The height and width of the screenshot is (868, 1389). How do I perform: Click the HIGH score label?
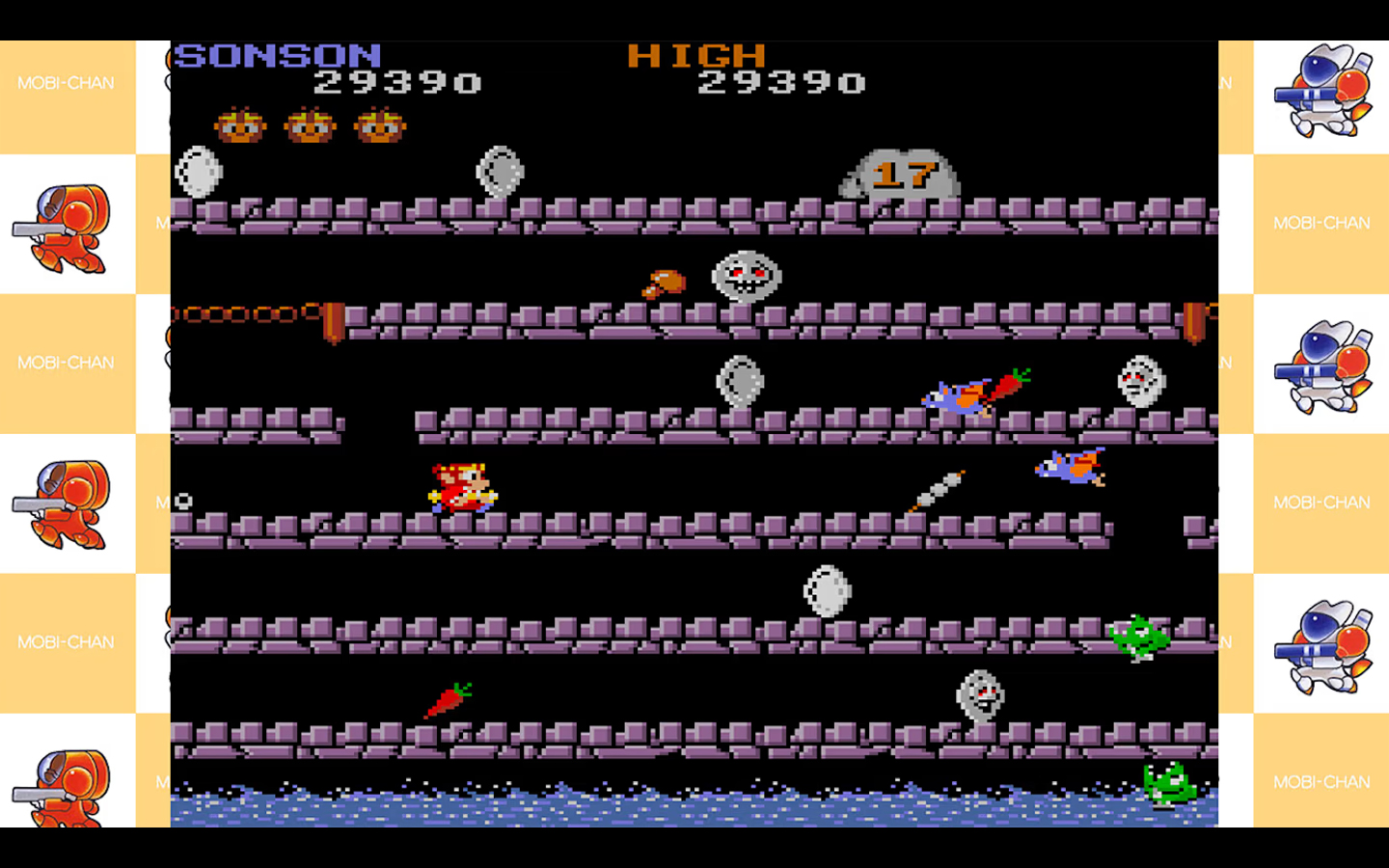[693, 56]
